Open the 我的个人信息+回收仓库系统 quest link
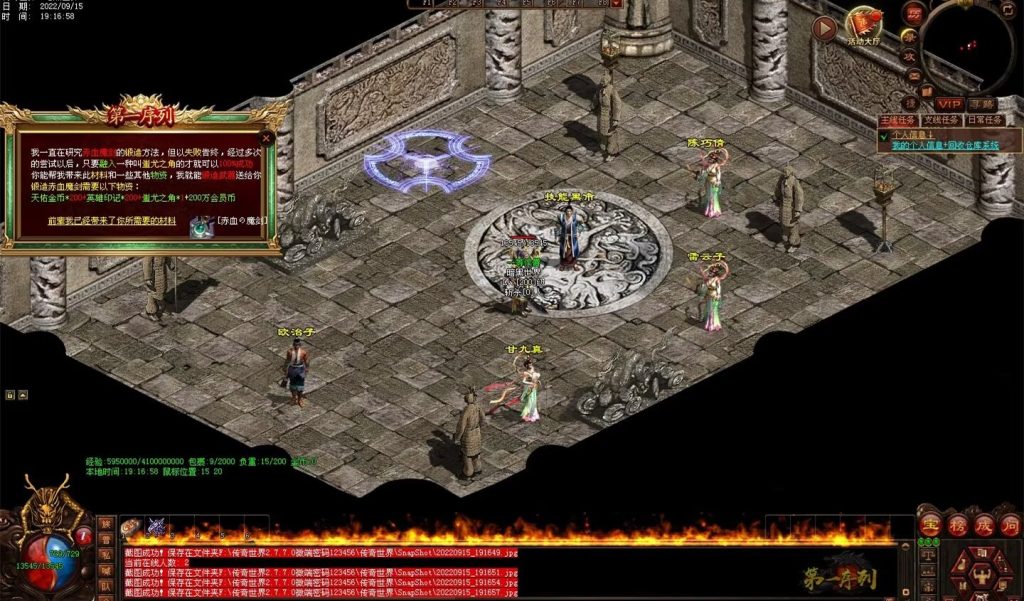This screenshot has height=601, width=1024. [x=945, y=145]
